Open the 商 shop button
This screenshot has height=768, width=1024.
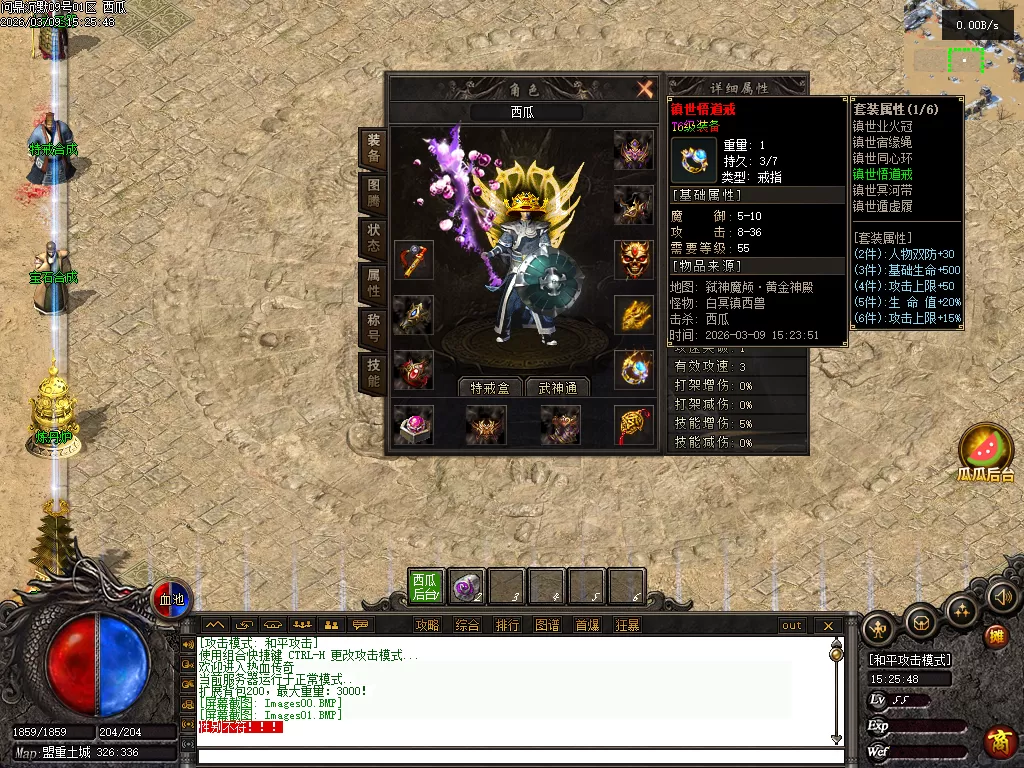(998, 741)
